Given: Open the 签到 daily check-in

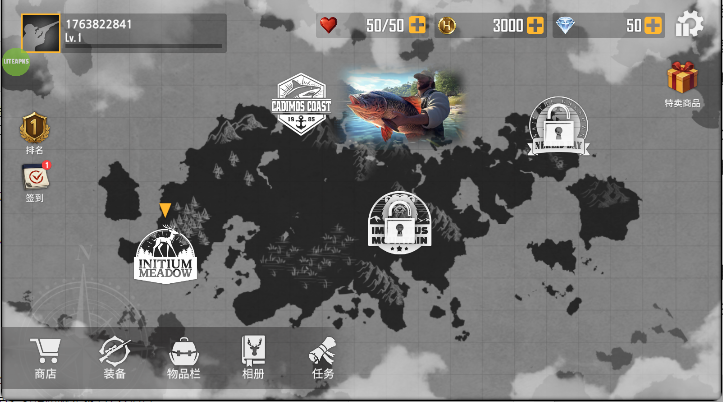Looking at the screenshot, I should [x=35, y=180].
